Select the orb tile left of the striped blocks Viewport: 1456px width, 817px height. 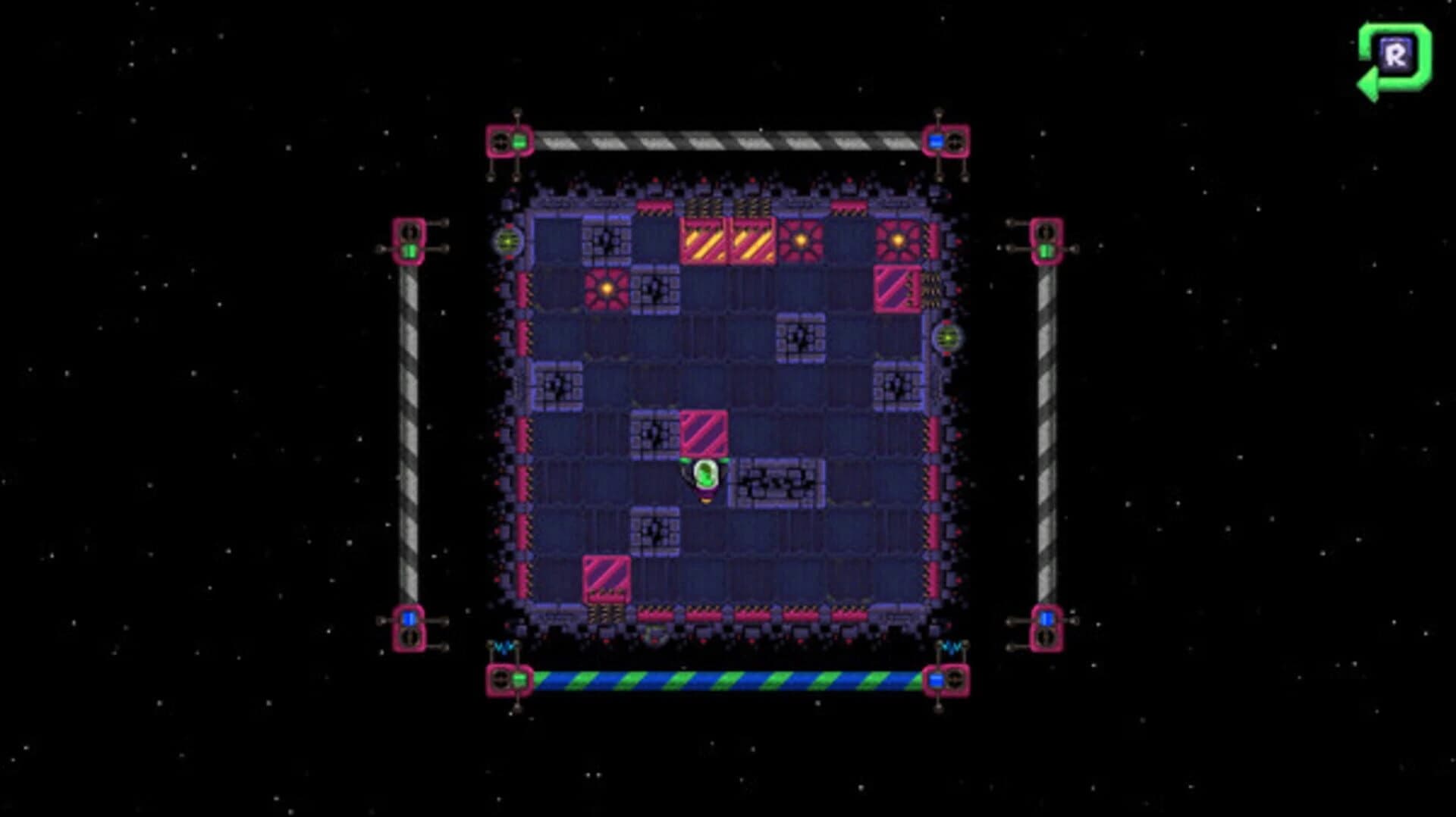coord(605,290)
